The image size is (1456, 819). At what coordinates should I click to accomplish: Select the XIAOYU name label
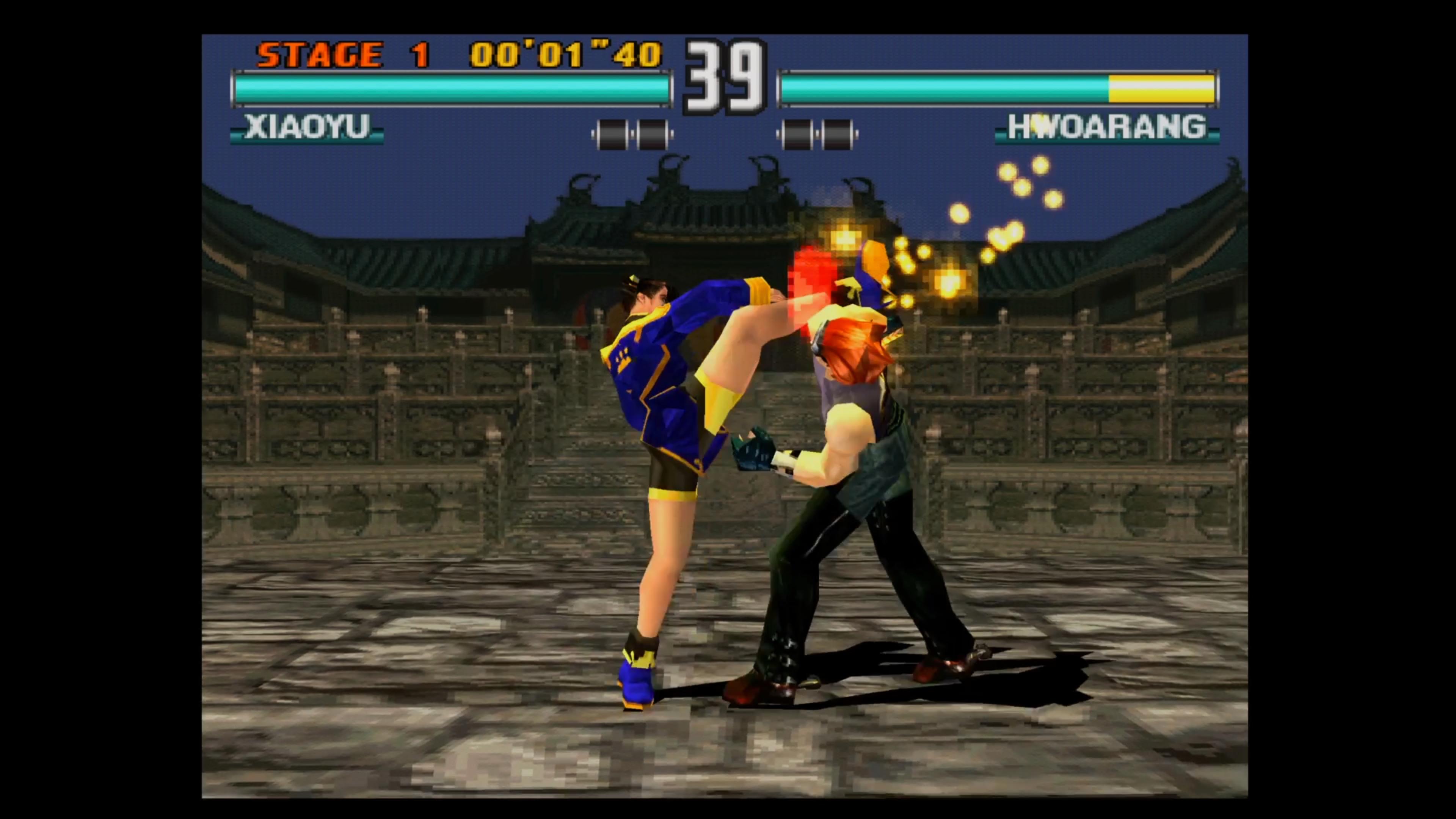pyautogui.click(x=308, y=127)
